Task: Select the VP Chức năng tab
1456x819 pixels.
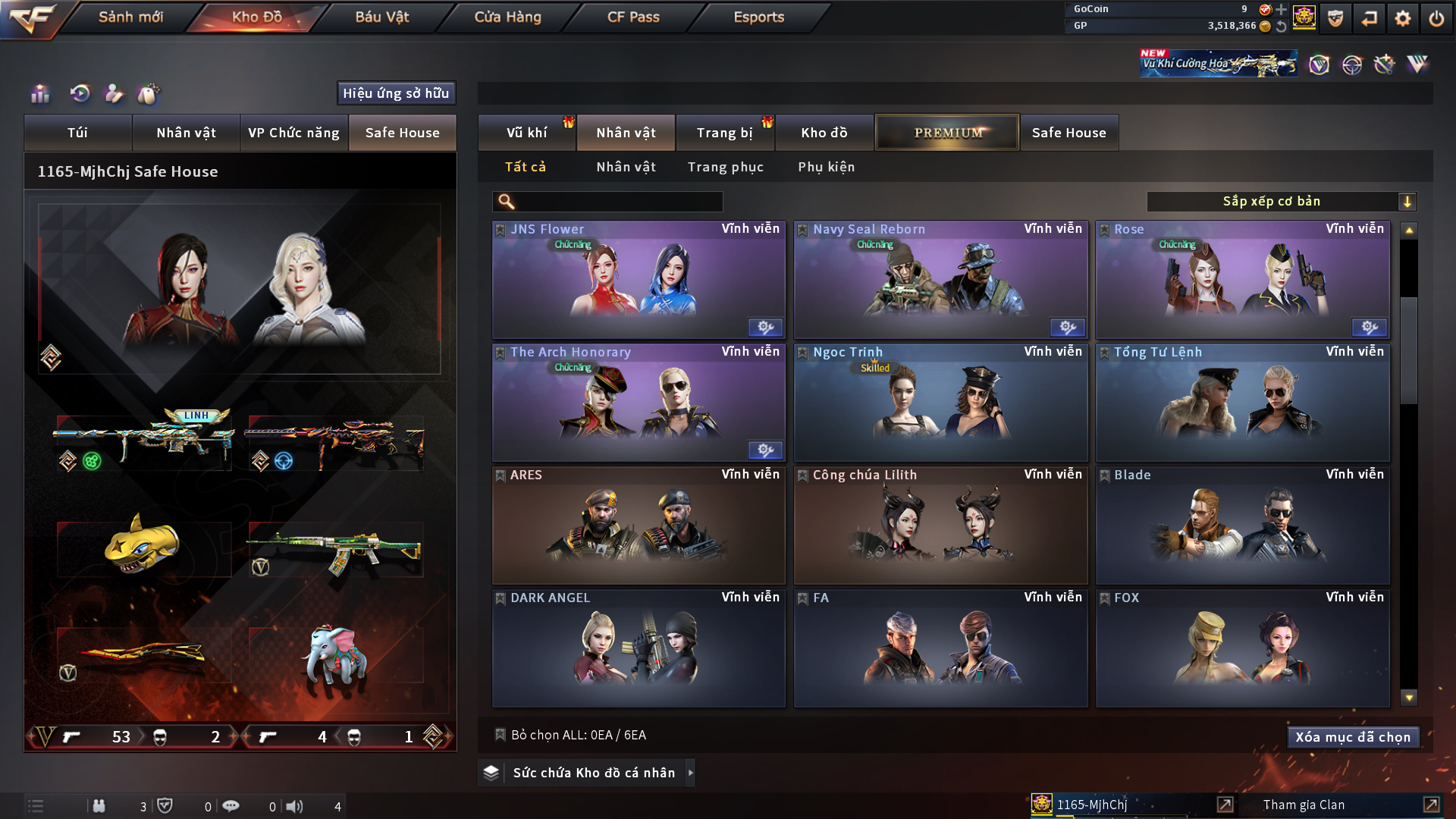Action: [293, 133]
